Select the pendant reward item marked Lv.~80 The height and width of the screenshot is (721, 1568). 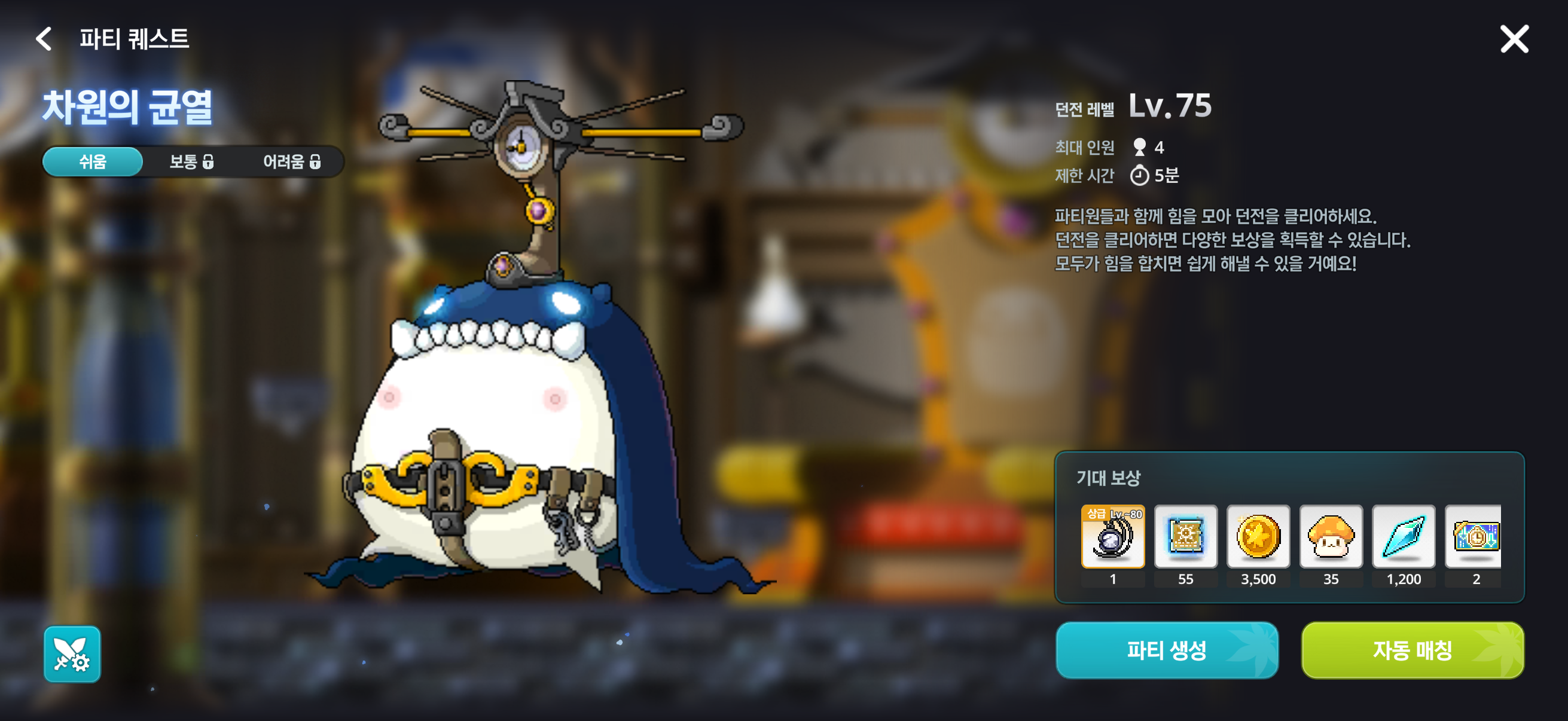tap(1113, 537)
